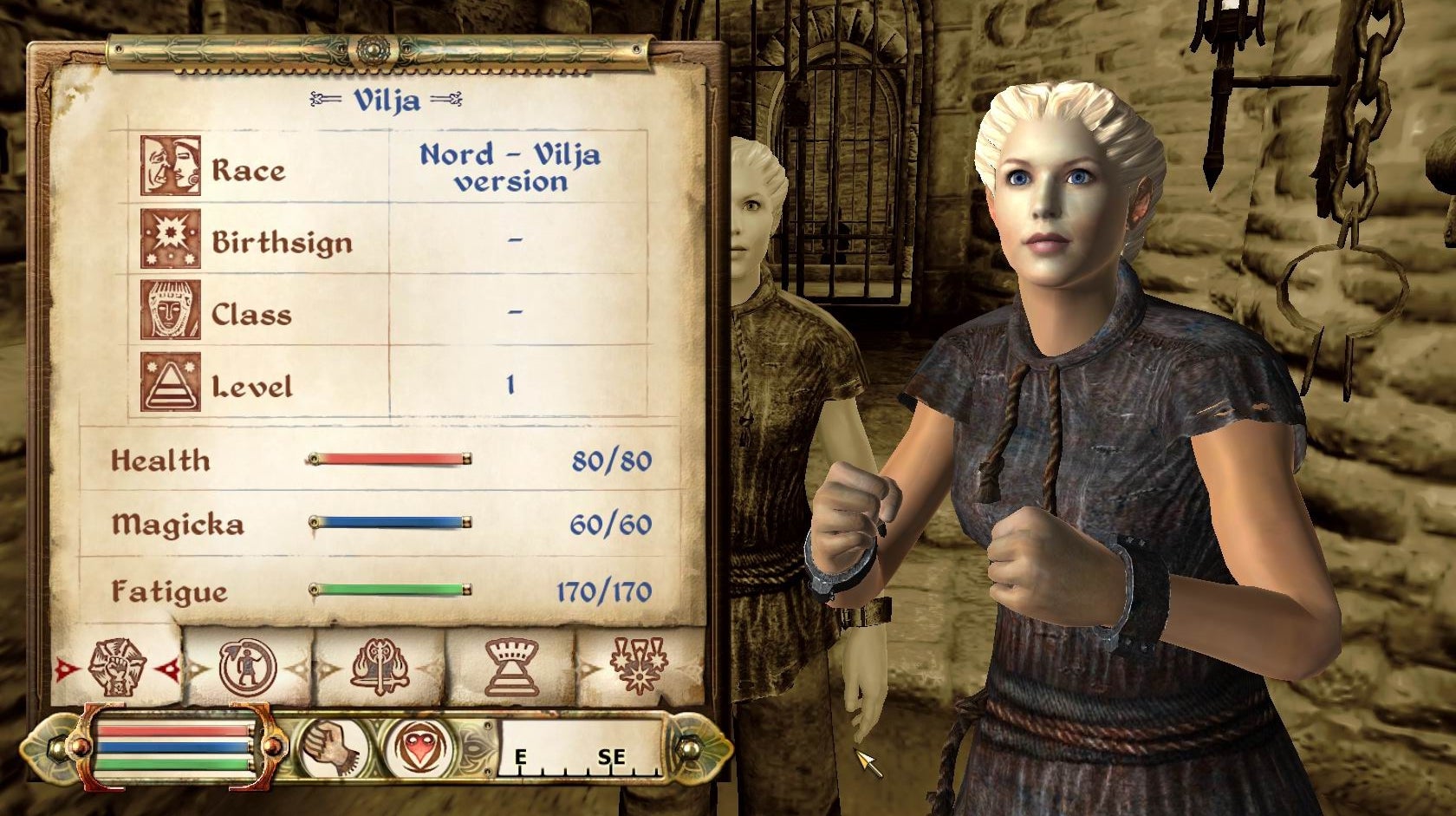1456x816 pixels.
Task: Show the Skills tab with axe icon
Action: point(379,667)
